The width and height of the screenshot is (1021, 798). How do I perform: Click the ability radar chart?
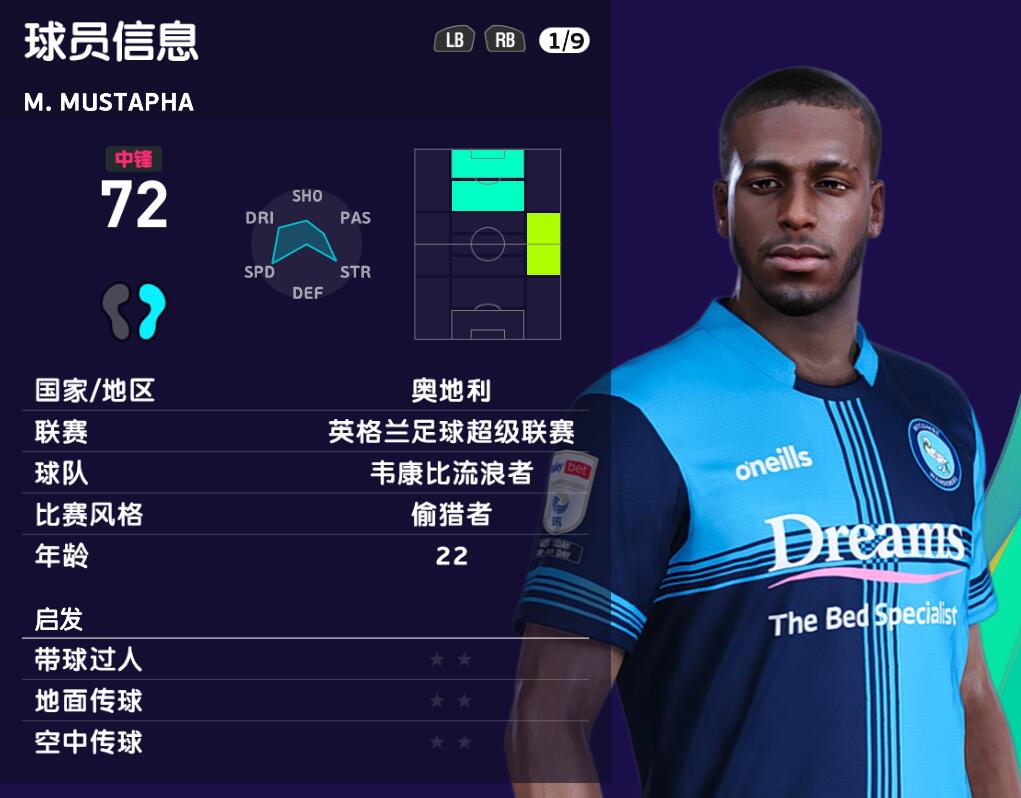(x=306, y=244)
